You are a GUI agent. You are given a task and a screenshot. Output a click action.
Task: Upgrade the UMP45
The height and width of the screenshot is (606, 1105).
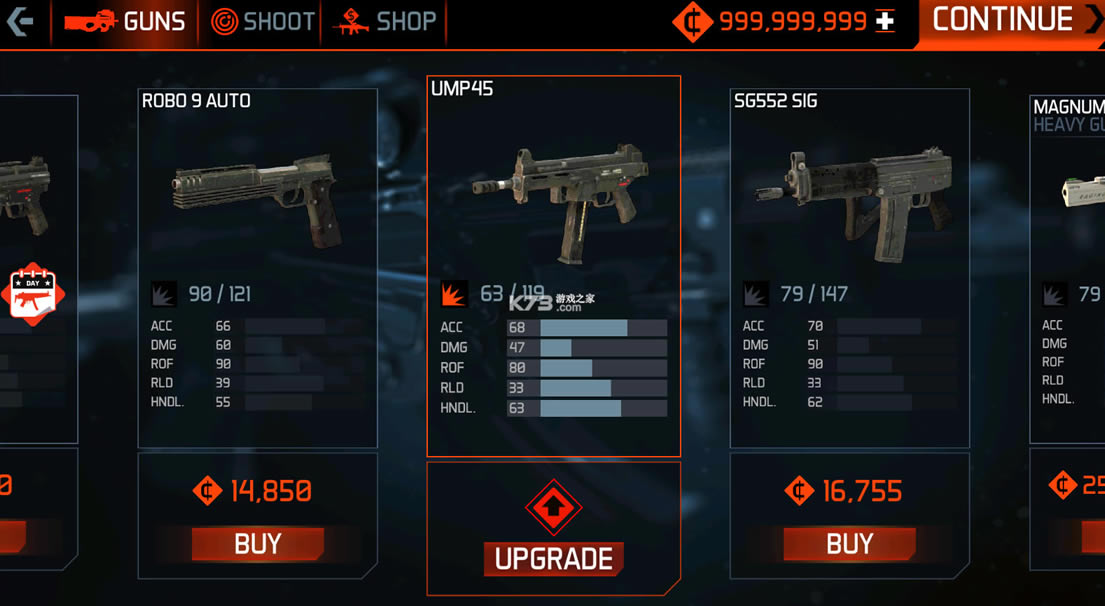coord(553,558)
